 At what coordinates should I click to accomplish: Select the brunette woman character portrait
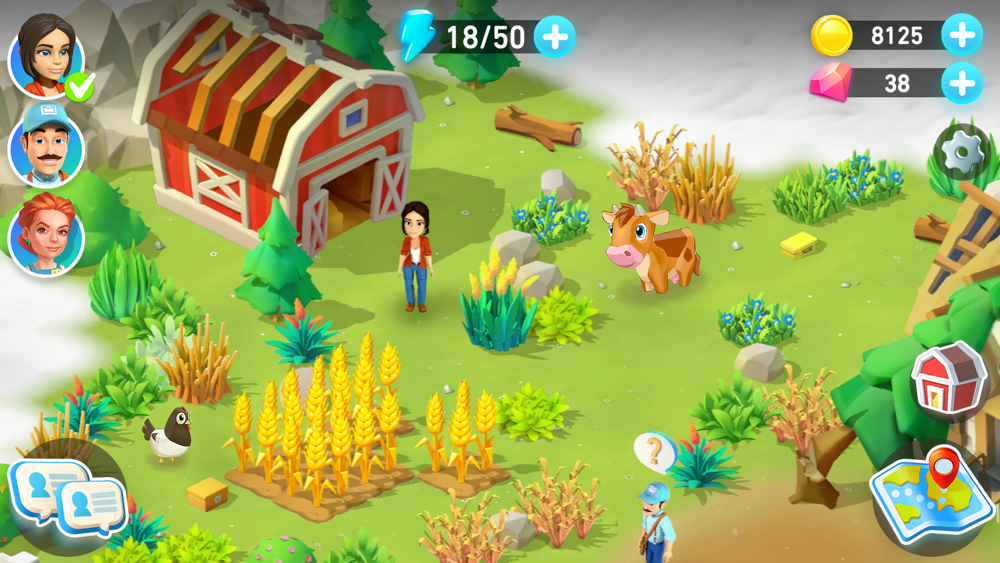46,55
